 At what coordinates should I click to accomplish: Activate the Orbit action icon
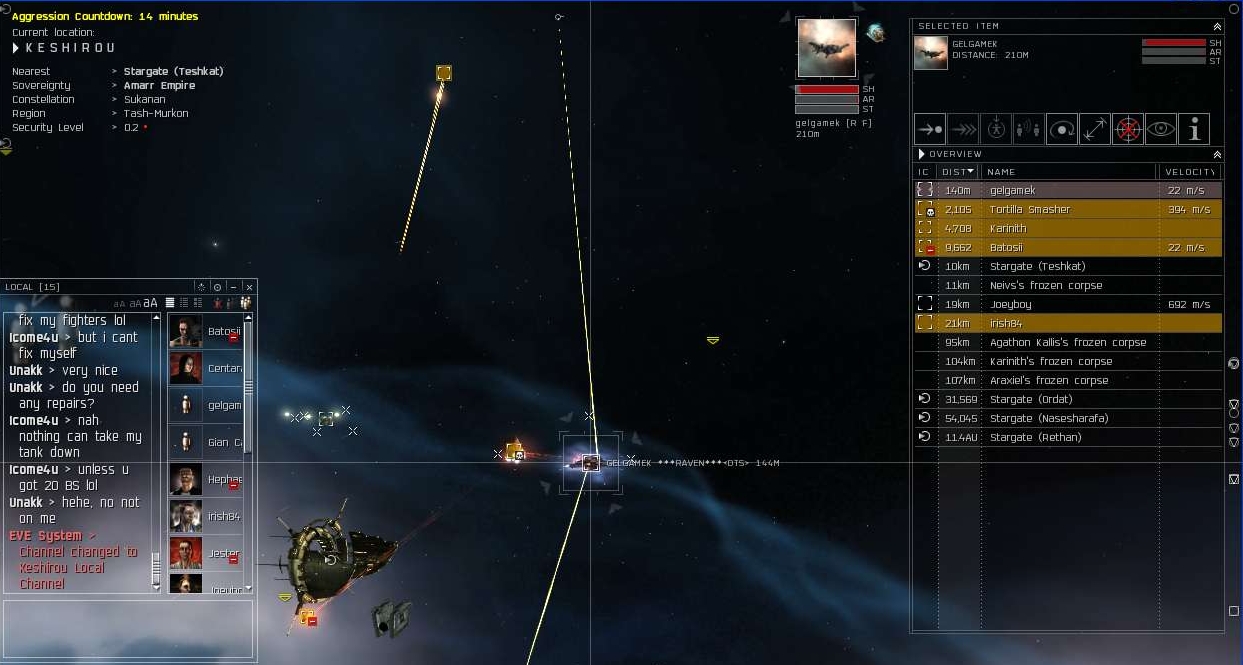pyautogui.click(x=1061, y=129)
